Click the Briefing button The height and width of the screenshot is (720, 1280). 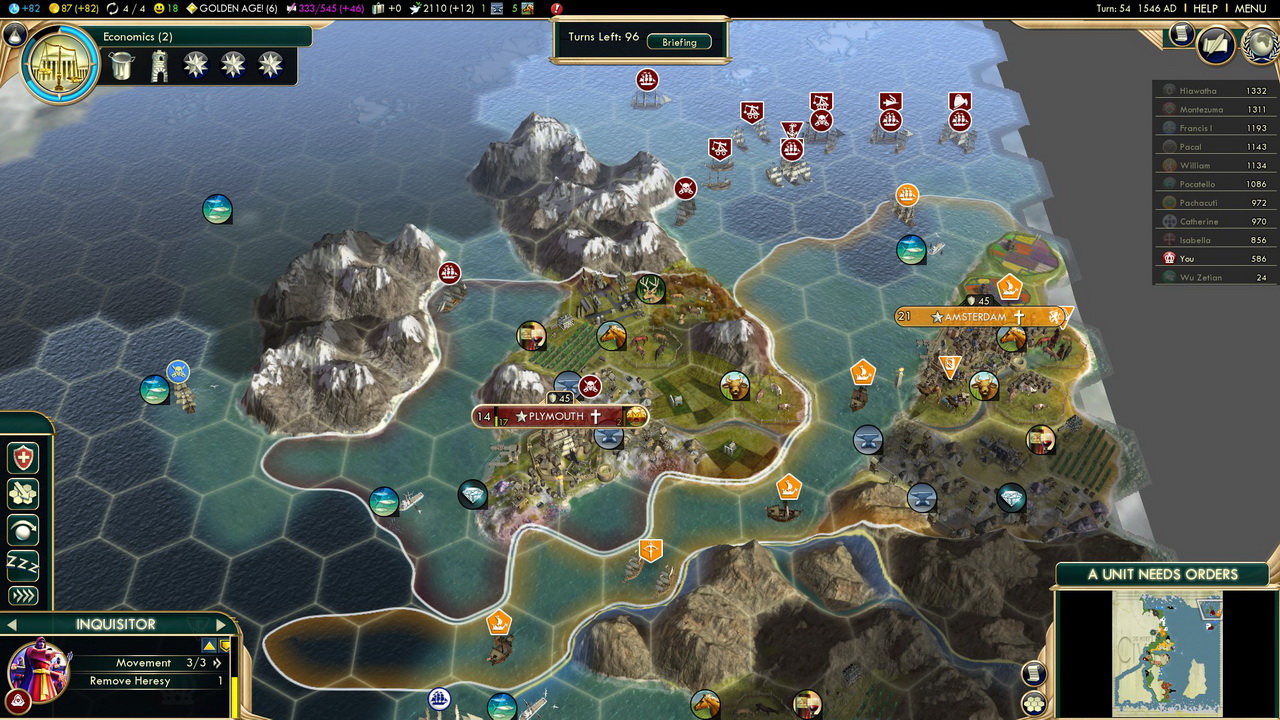(679, 42)
